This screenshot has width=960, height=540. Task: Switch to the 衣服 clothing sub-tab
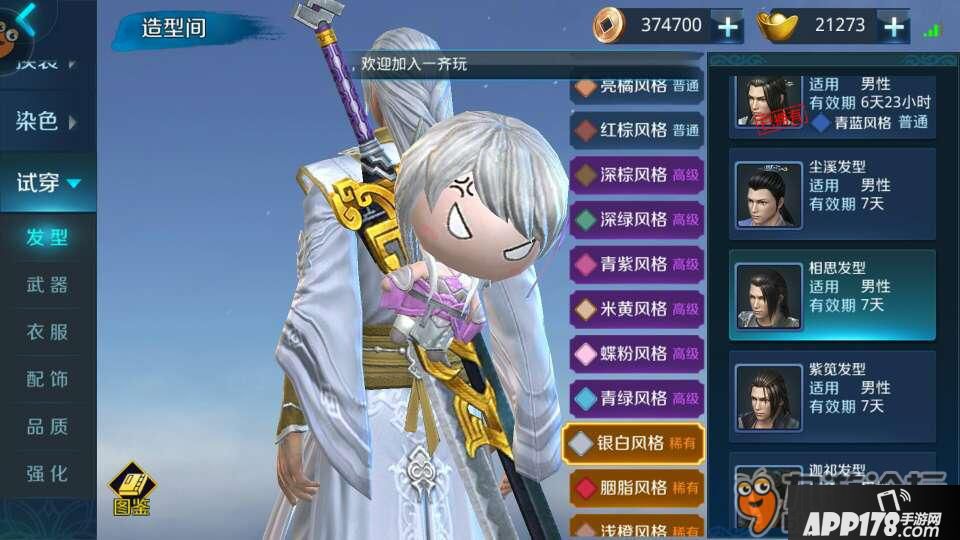[x=47, y=332]
